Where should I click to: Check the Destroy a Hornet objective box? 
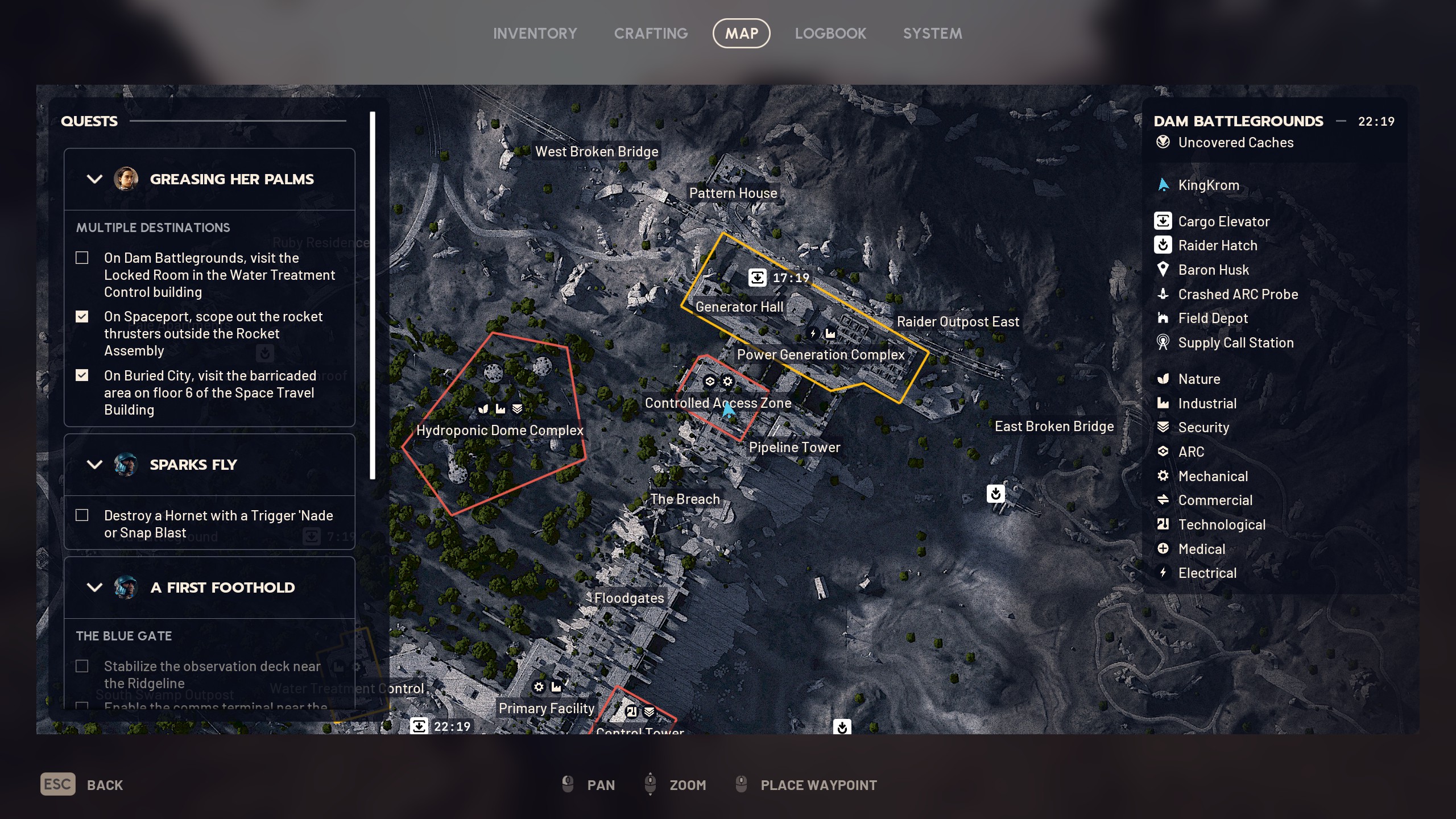[82, 515]
